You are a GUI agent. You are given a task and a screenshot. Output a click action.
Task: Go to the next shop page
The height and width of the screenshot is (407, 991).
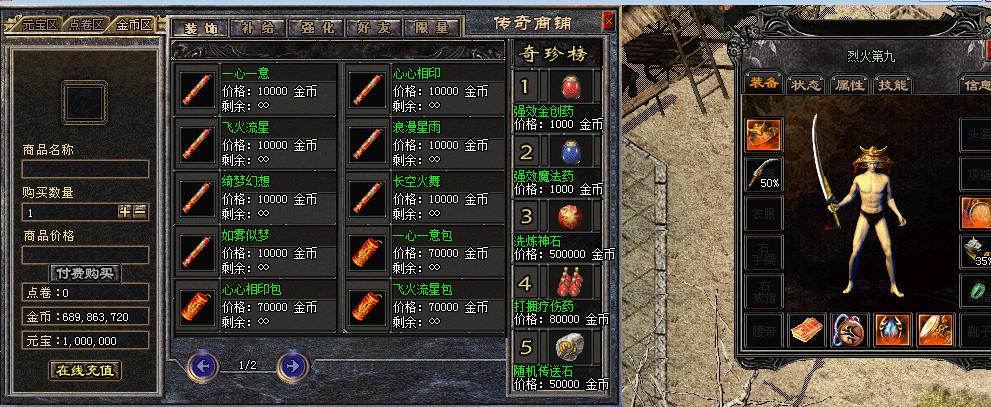tap(291, 366)
